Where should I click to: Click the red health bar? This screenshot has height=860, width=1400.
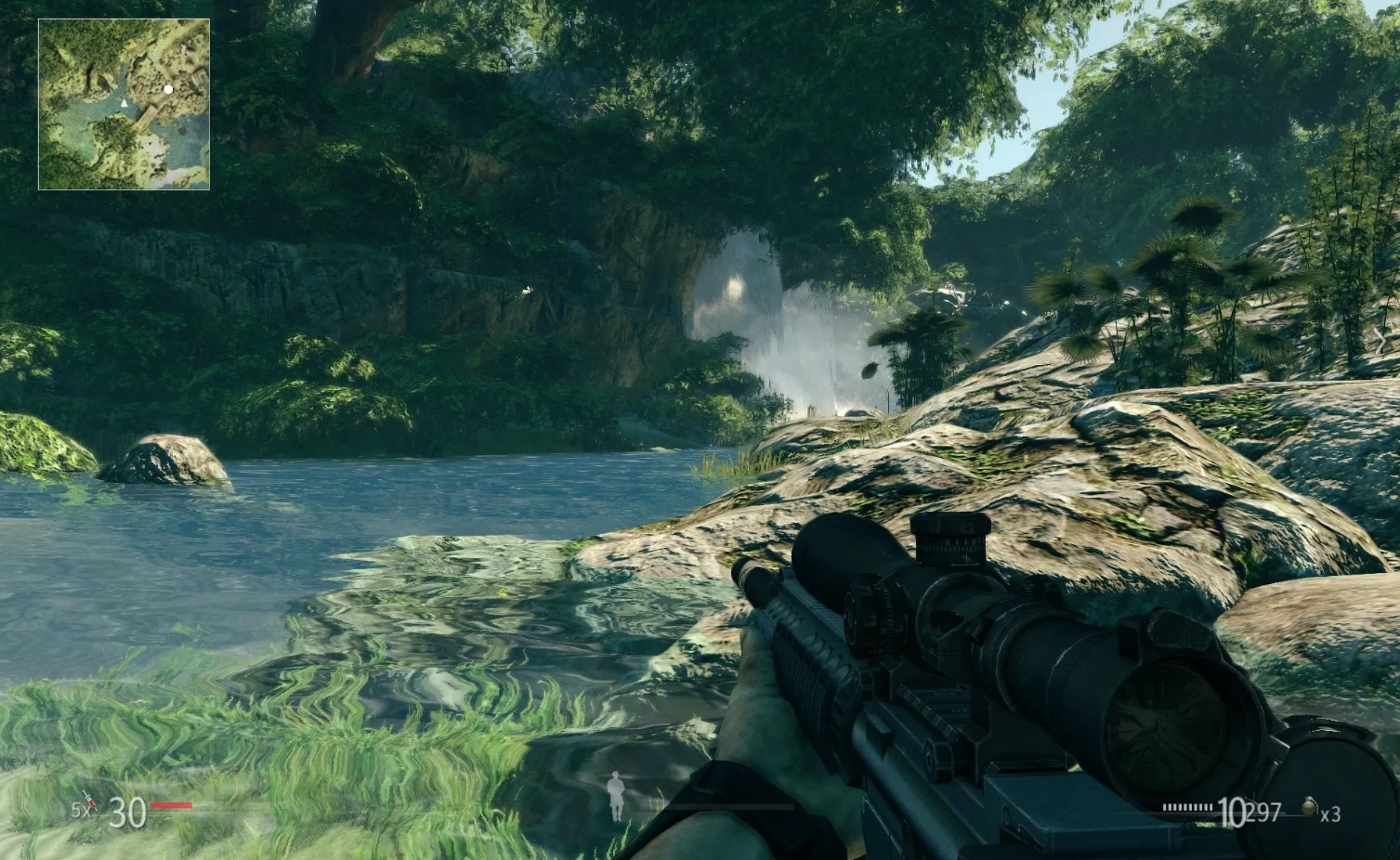[x=172, y=804]
